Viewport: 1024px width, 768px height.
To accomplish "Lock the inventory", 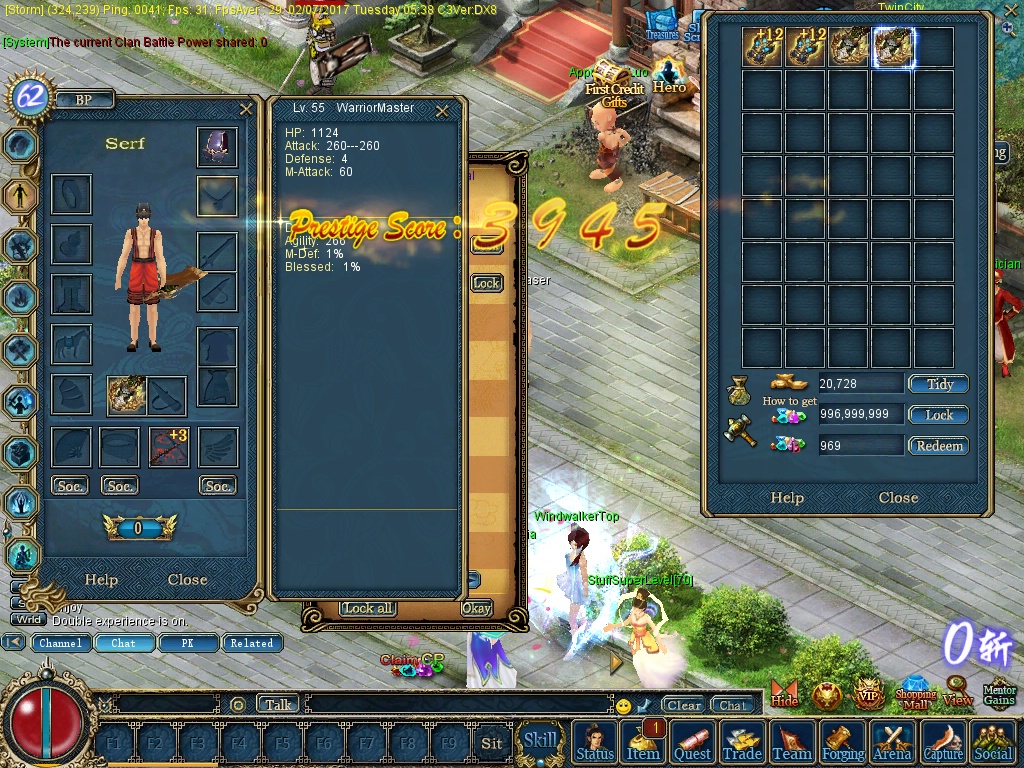I will tap(938, 415).
